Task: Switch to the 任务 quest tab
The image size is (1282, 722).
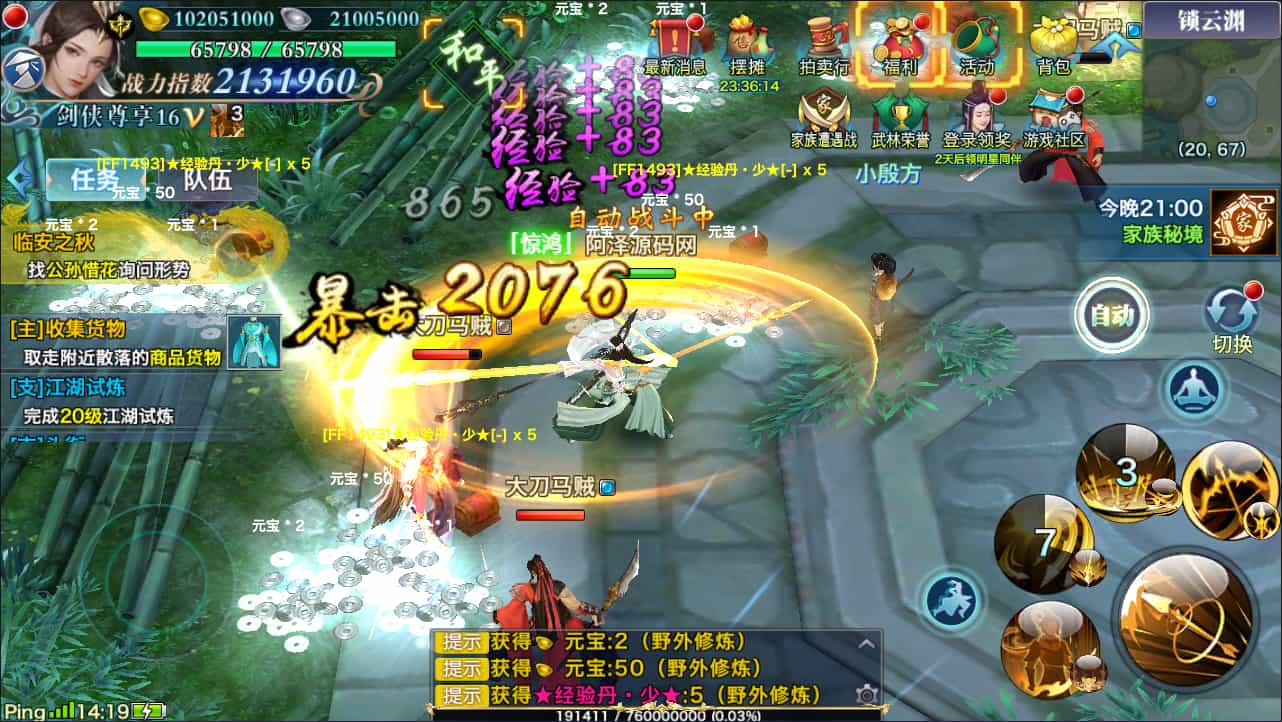Action: pyautogui.click(x=96, y=179)
